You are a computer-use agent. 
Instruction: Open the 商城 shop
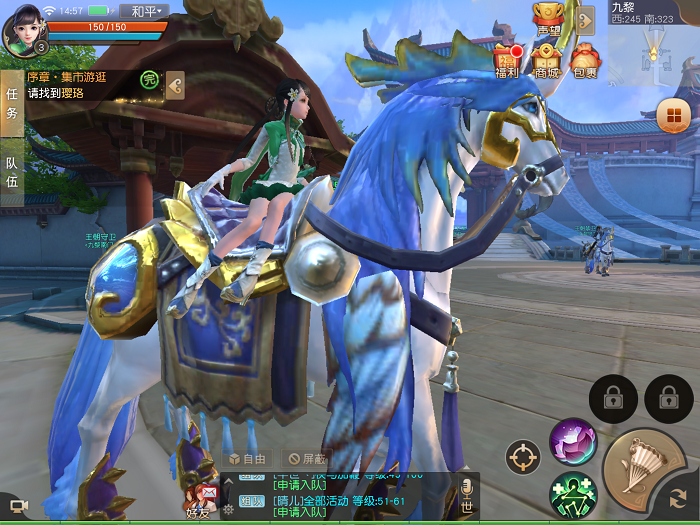[x=546, y=61]
